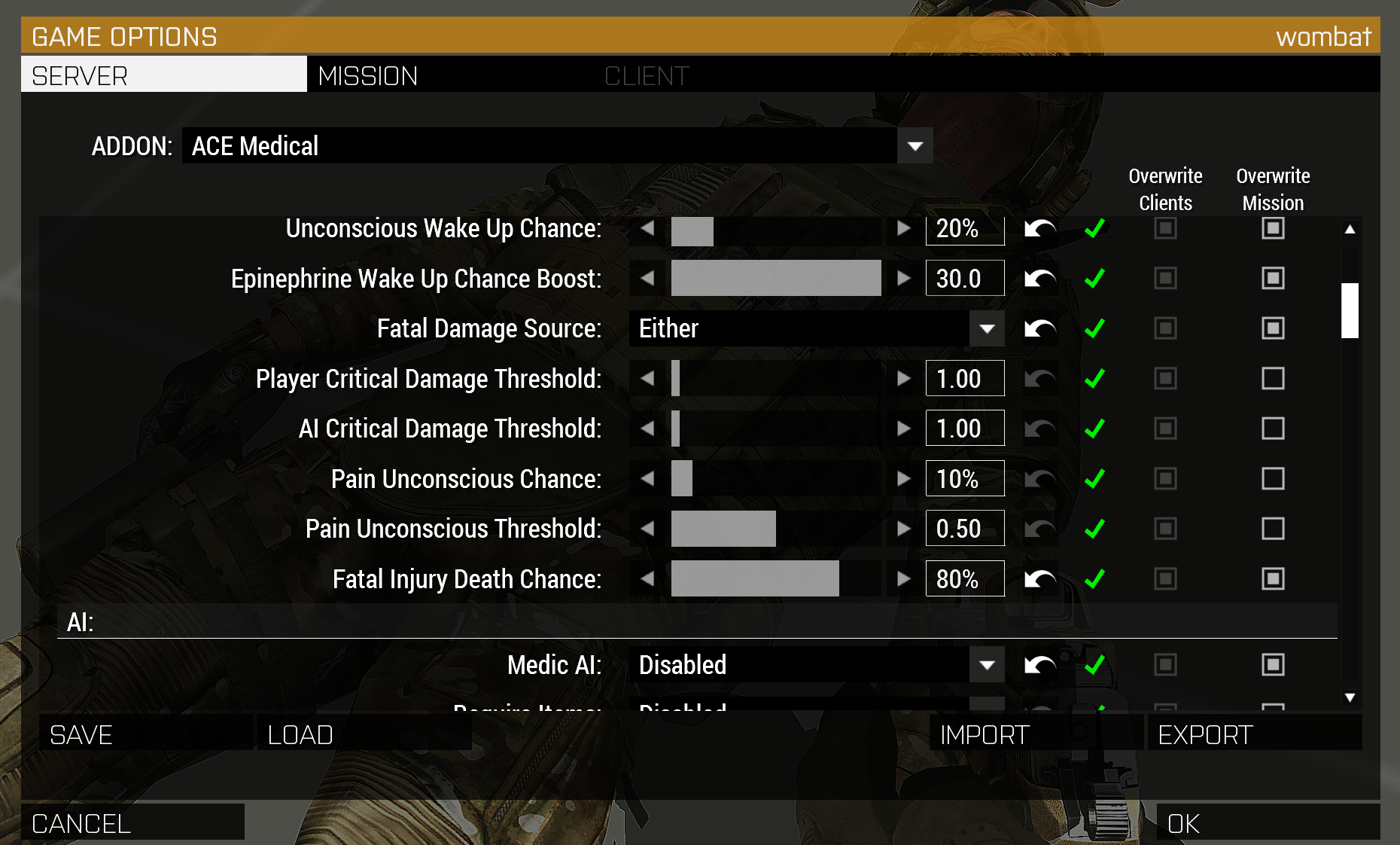Viewport: 1400px width, 845px height.
Task: Toggle Overwrite Mission for Fatal Injury Death Chance
Action: tap(1273, 578)
